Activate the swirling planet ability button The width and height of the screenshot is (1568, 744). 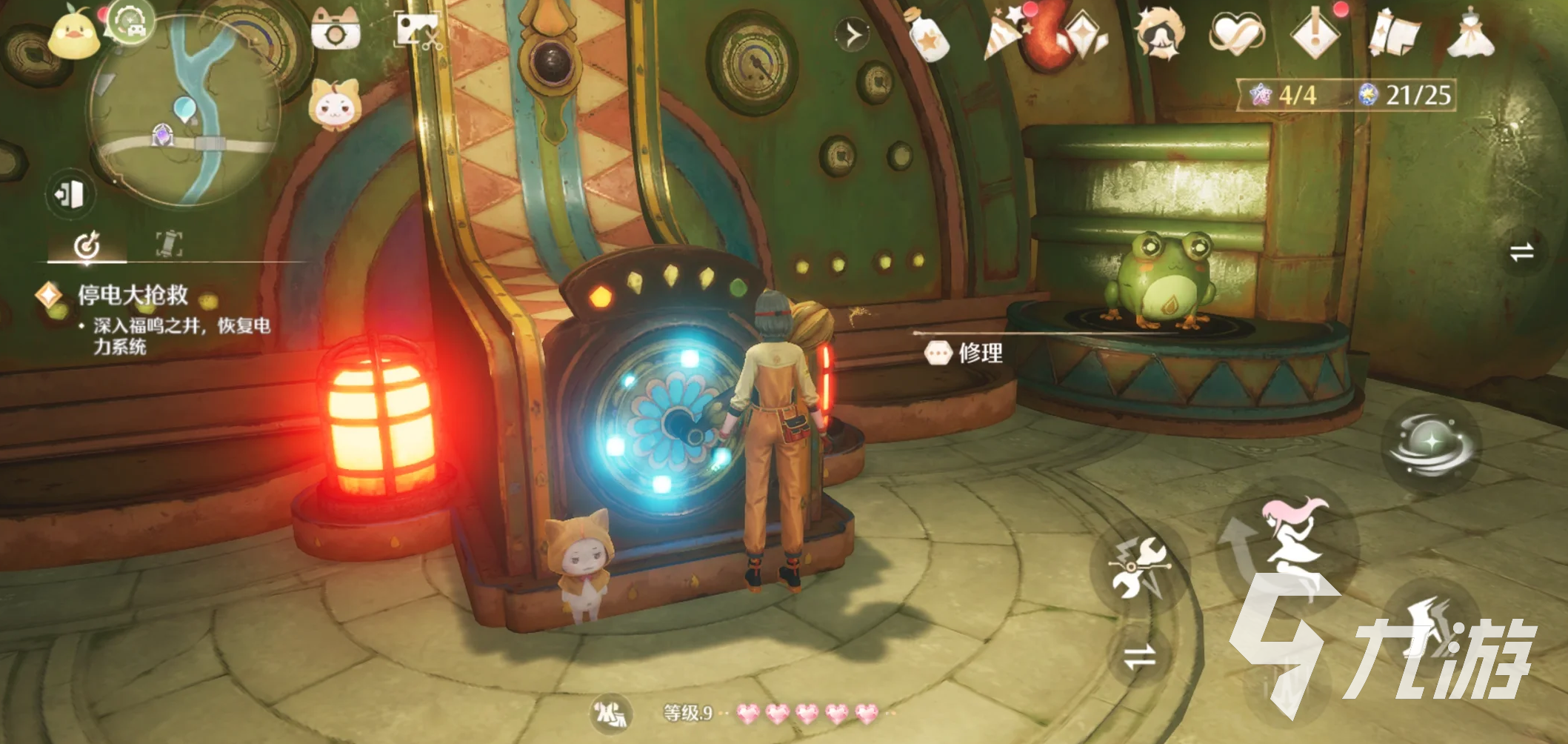tap(1429, 444)
